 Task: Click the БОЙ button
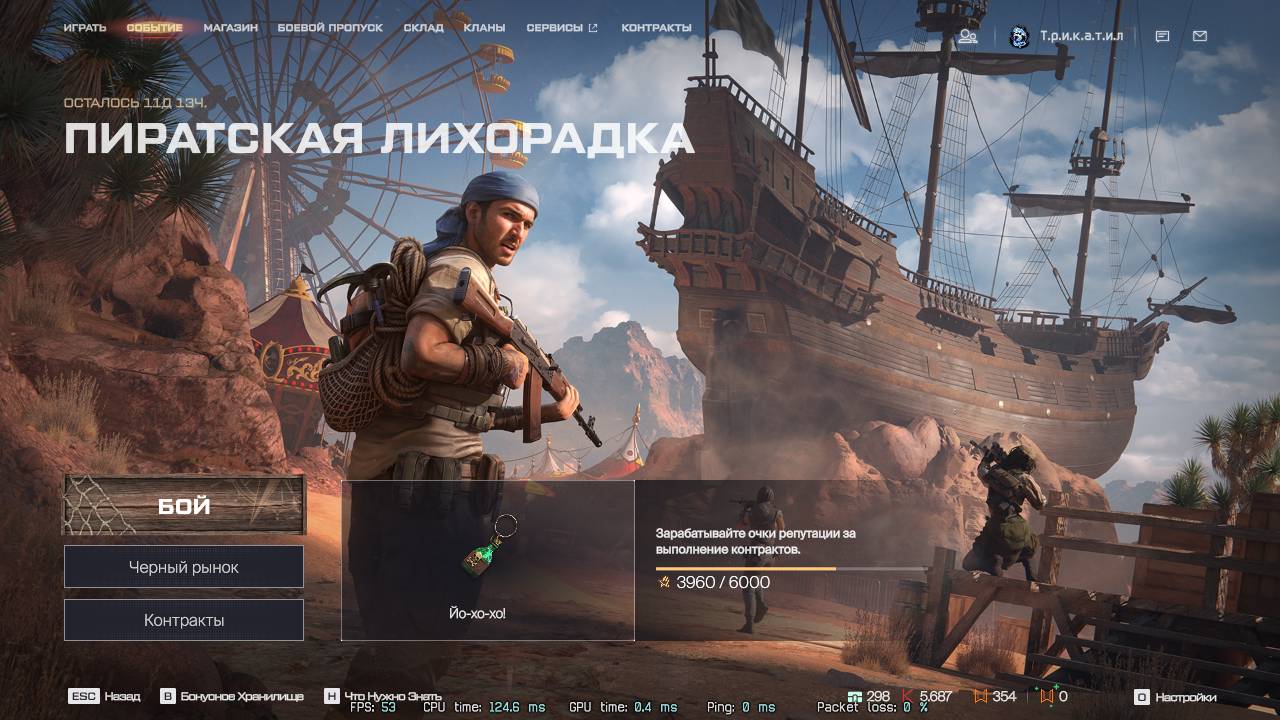tap(183, 507)
